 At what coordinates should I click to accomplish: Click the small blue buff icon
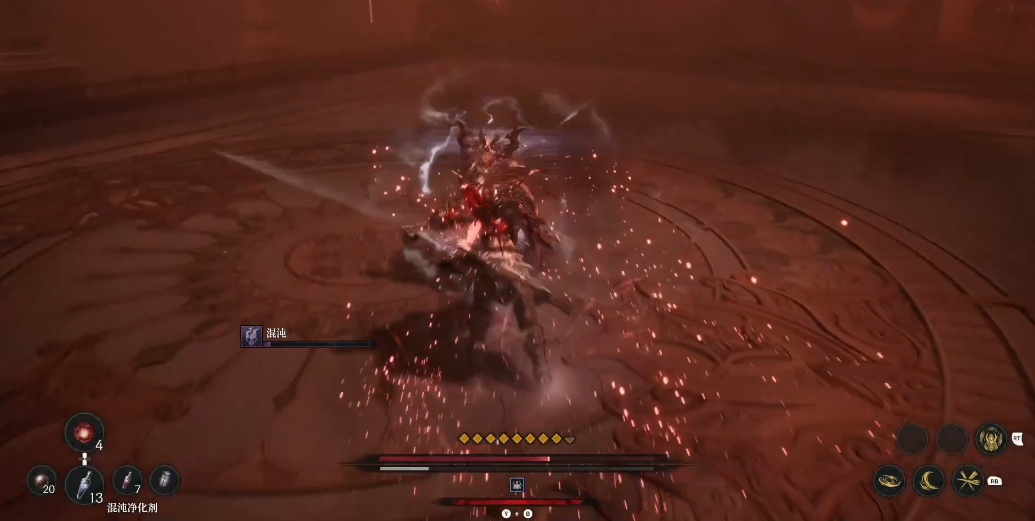coord(517,485)
